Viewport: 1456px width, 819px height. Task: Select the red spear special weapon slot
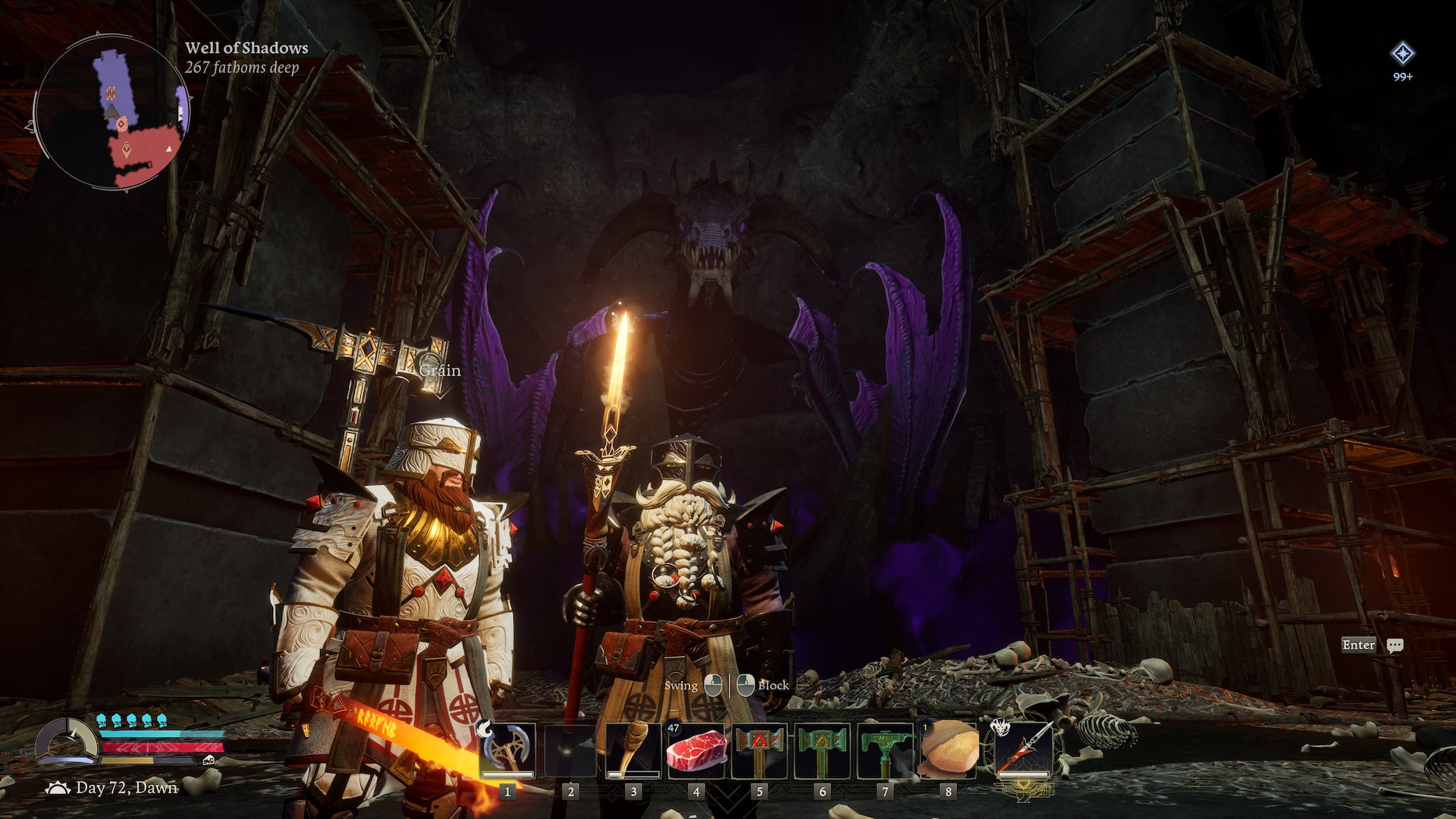tap(1023, 750)
